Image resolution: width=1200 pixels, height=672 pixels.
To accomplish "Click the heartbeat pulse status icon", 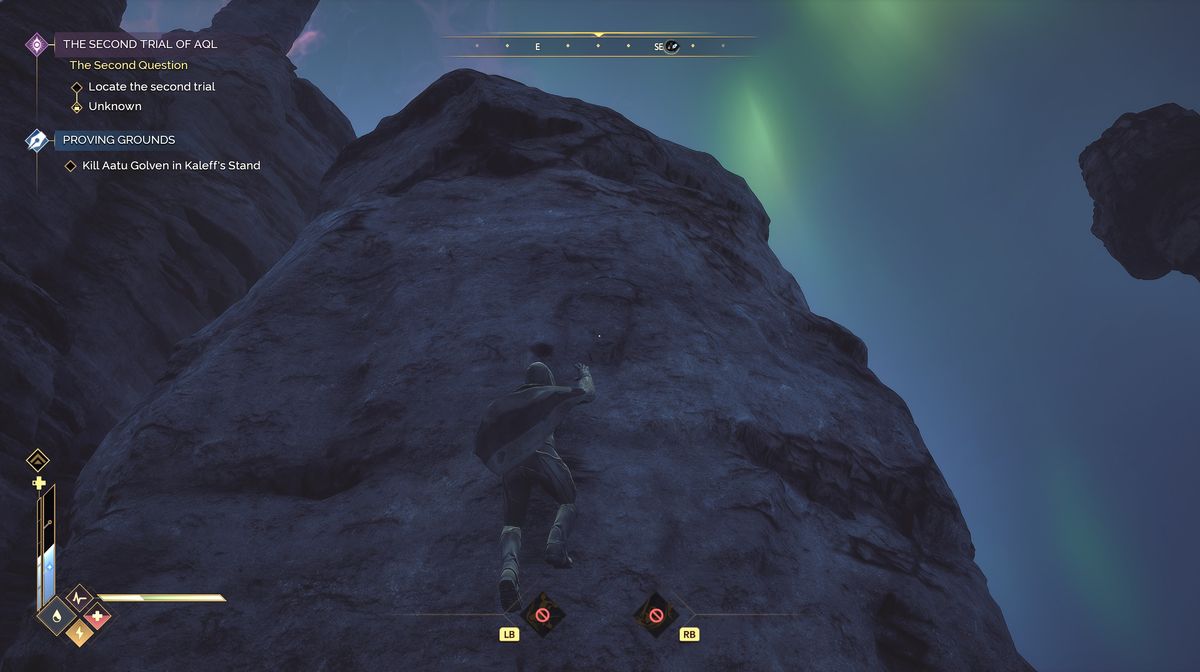I will pyautogui.click(x=77, y=600).
